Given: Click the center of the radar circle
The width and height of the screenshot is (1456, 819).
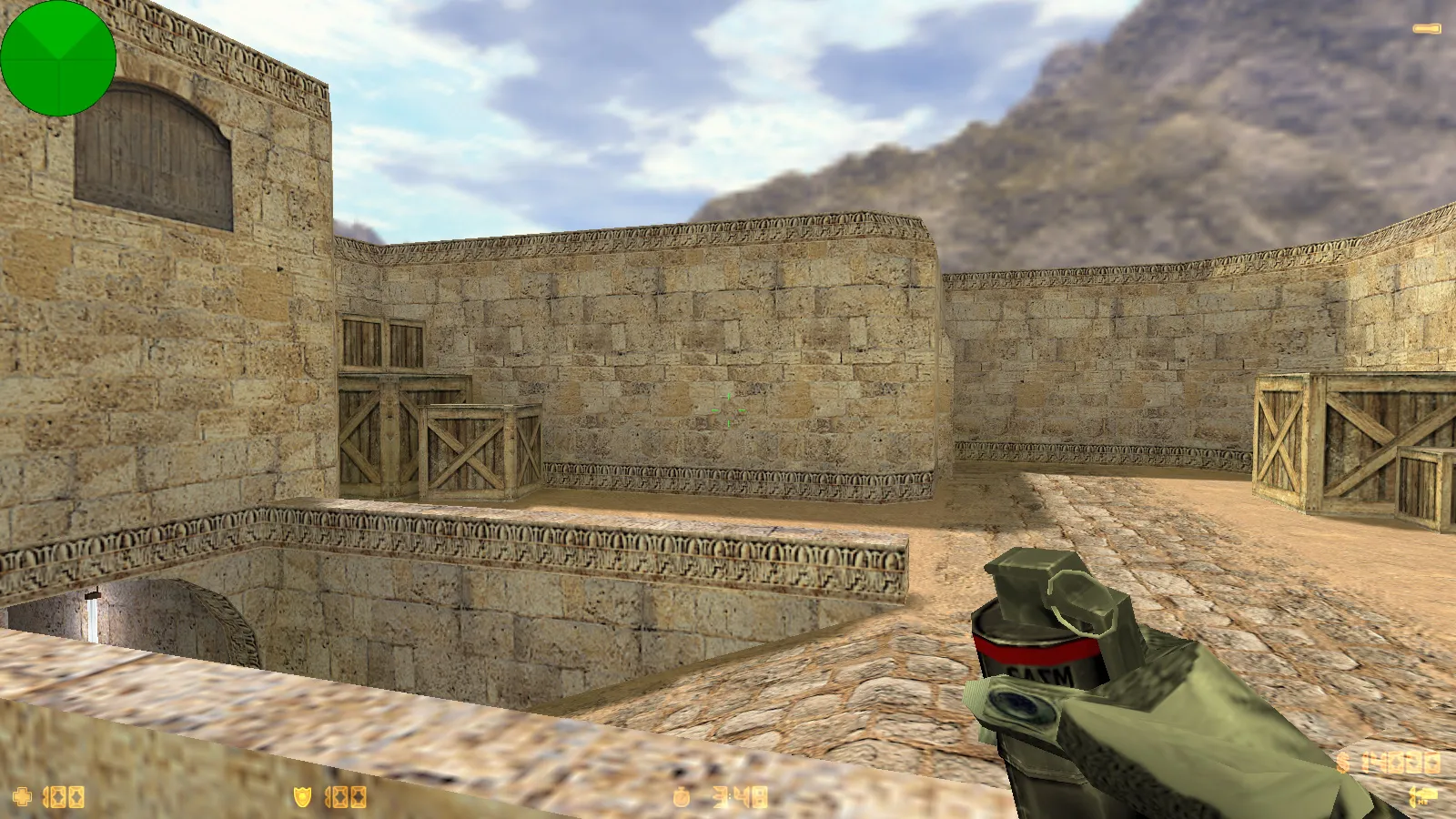Looking at the screenshot, I should 58,58.
